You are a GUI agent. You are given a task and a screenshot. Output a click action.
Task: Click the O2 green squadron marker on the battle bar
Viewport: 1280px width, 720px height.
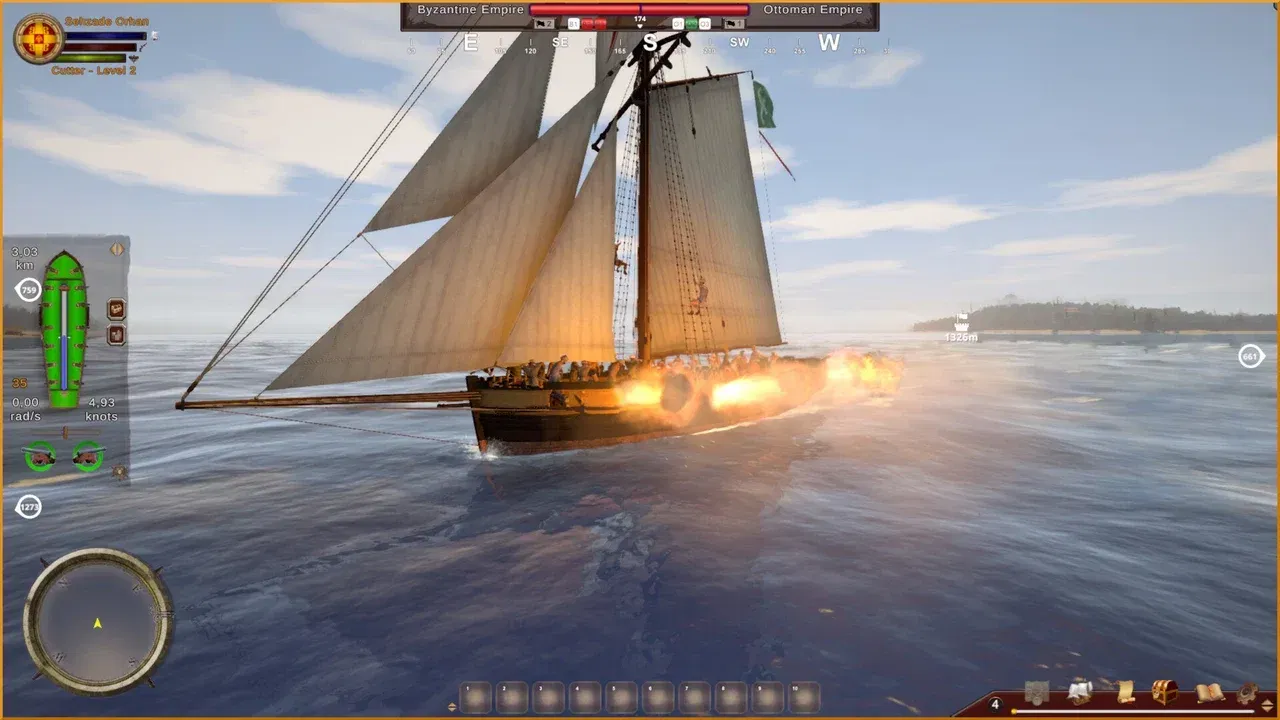coord(690,23)
